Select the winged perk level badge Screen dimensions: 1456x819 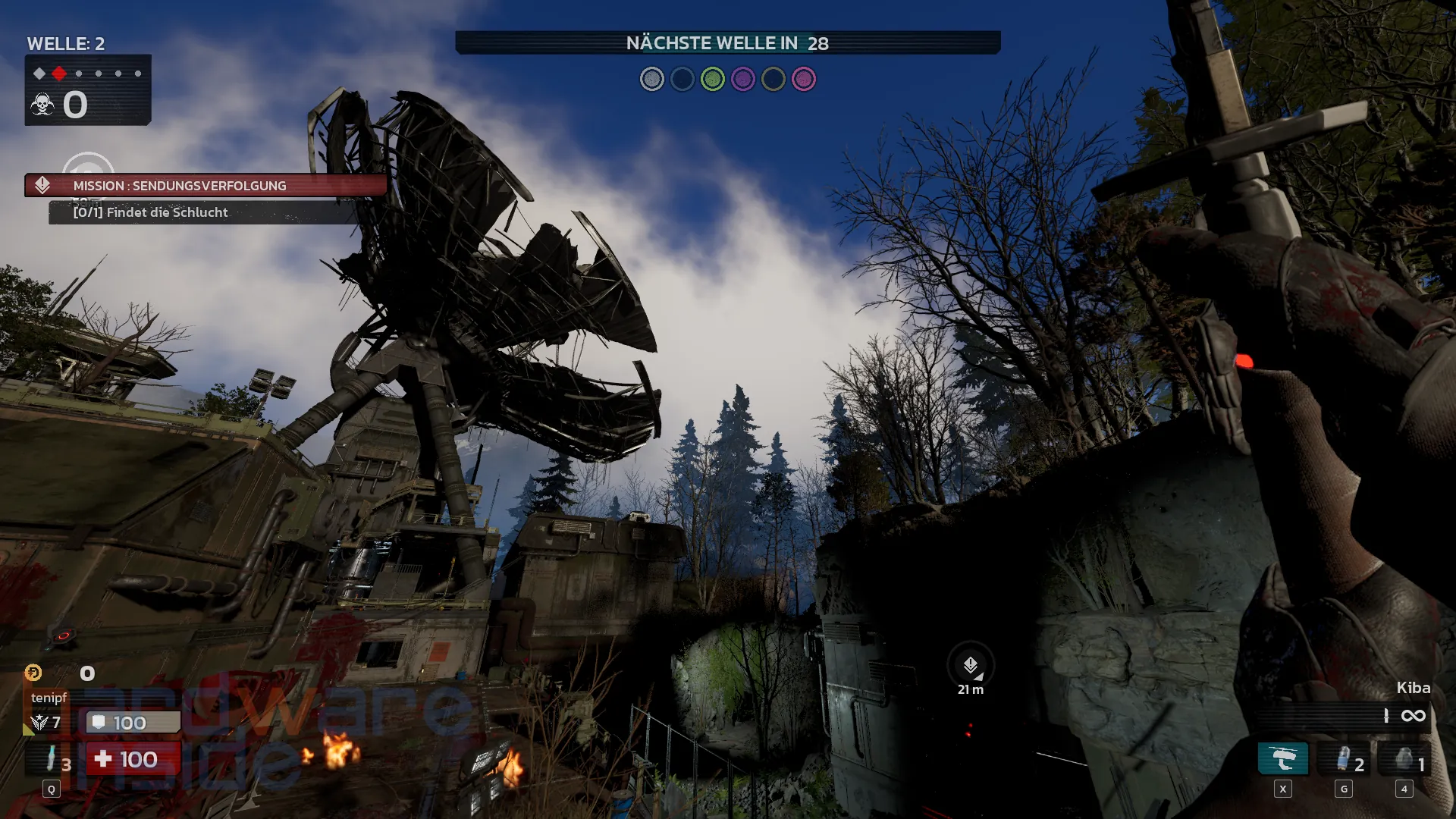39,723
